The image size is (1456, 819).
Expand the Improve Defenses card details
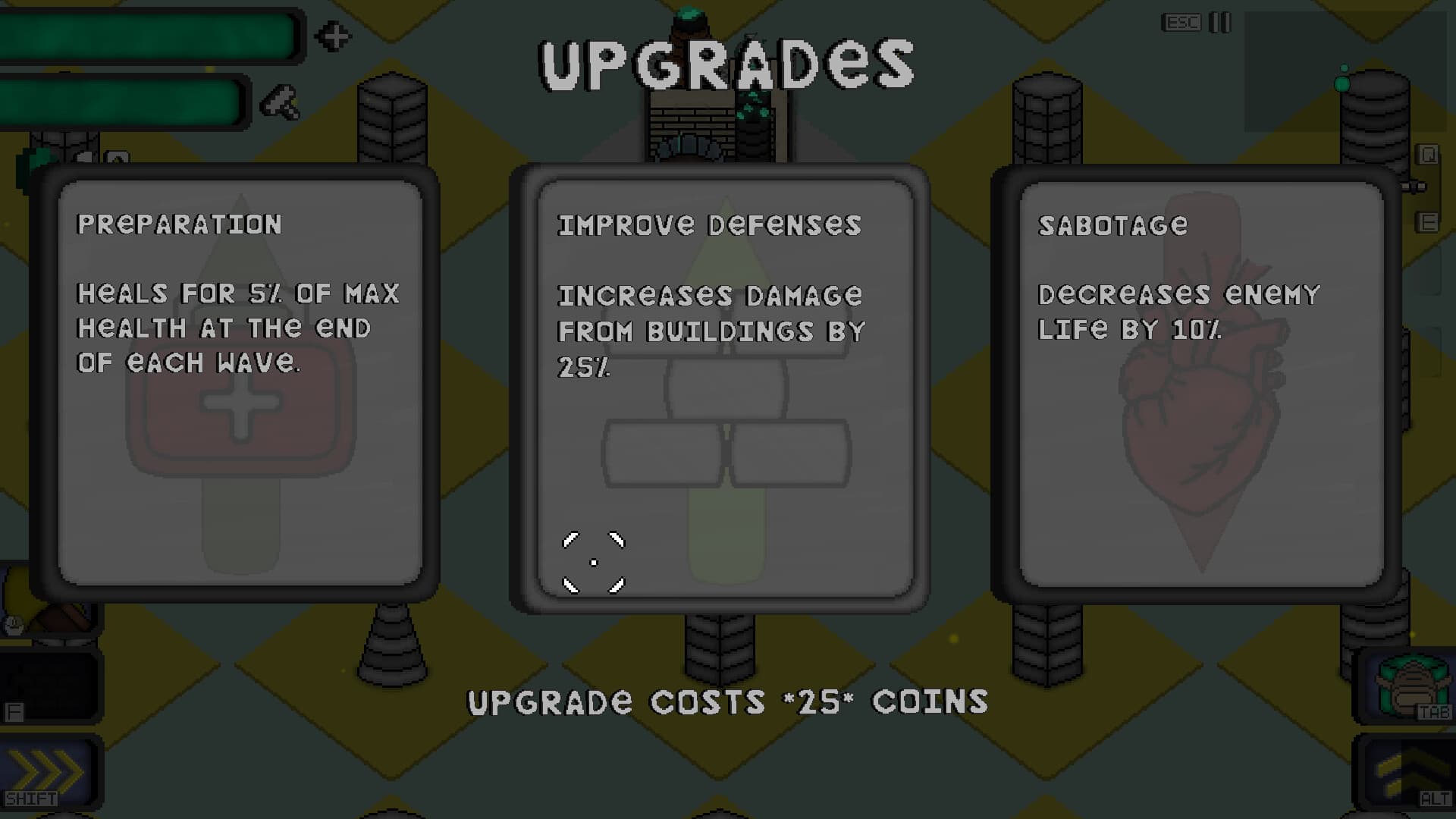pyautogui.click(x=720, y=379)
